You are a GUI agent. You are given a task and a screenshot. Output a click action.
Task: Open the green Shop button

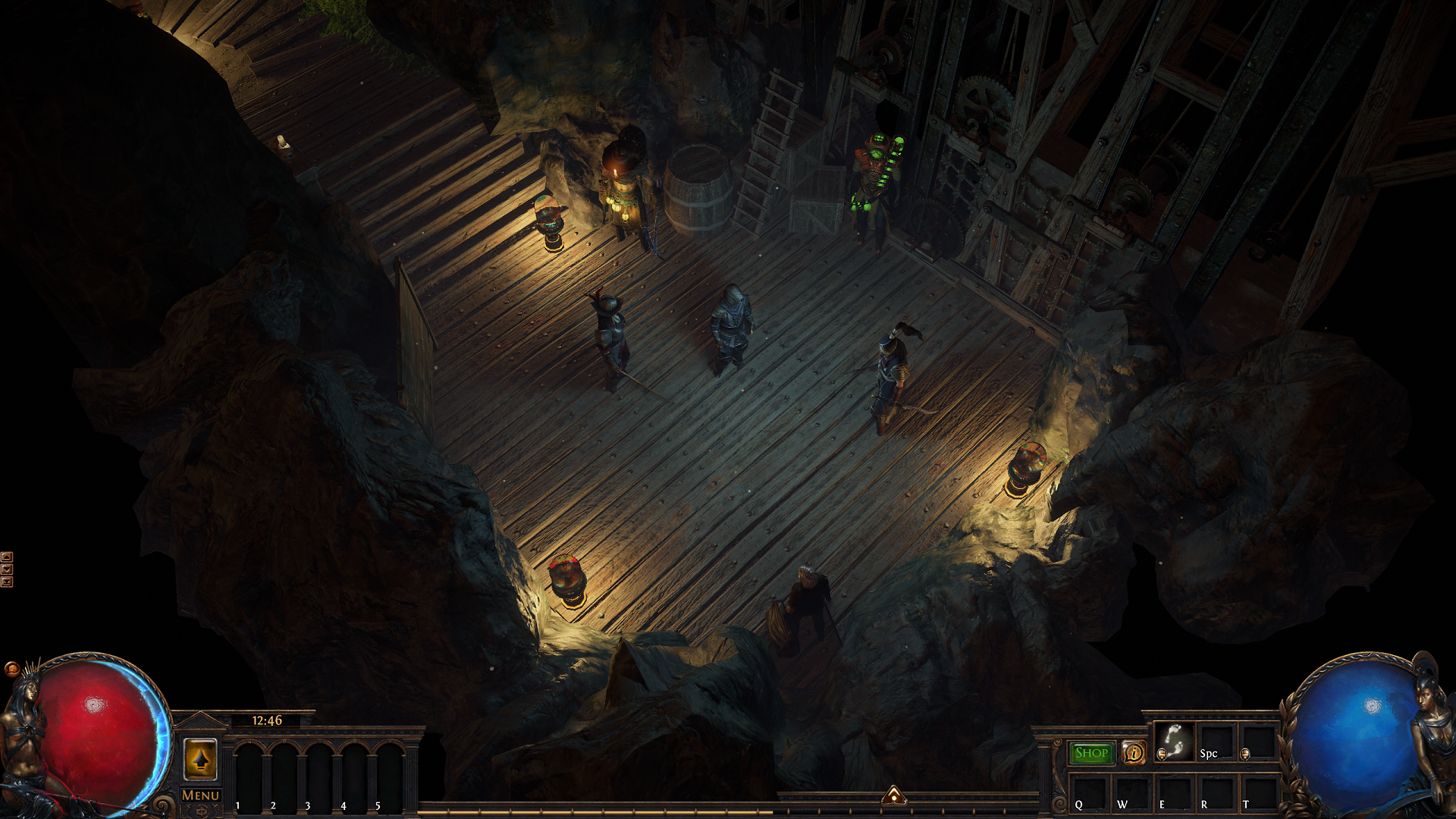[1091, 753]
